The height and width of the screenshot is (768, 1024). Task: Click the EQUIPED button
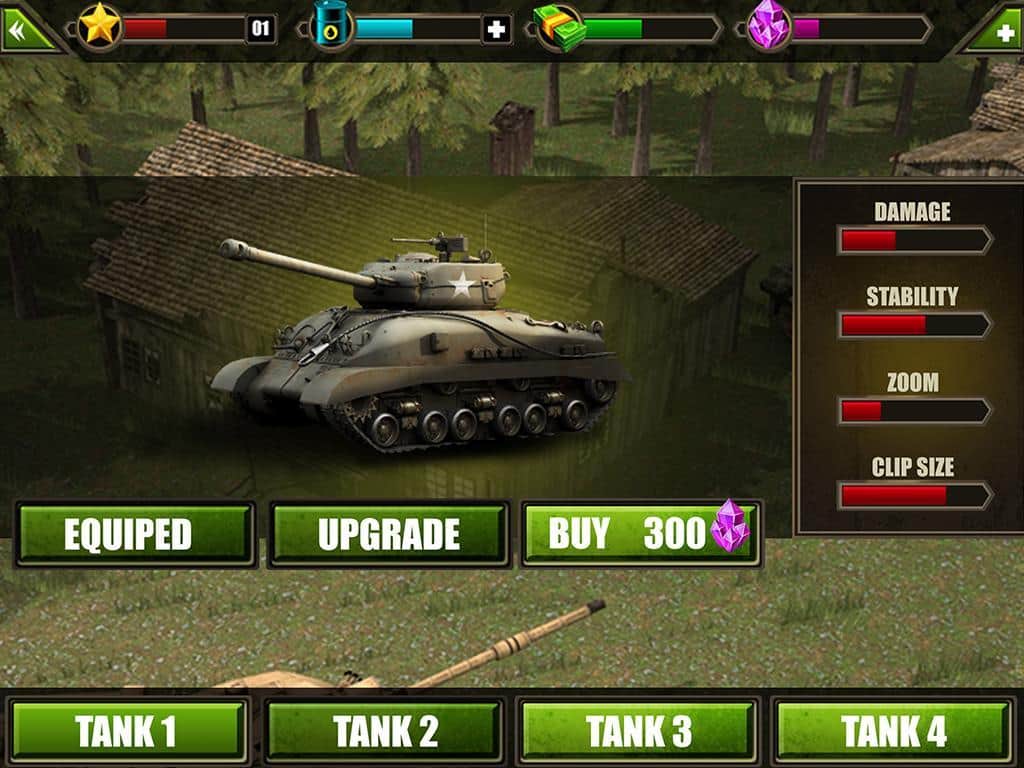(x=135, y=534)
